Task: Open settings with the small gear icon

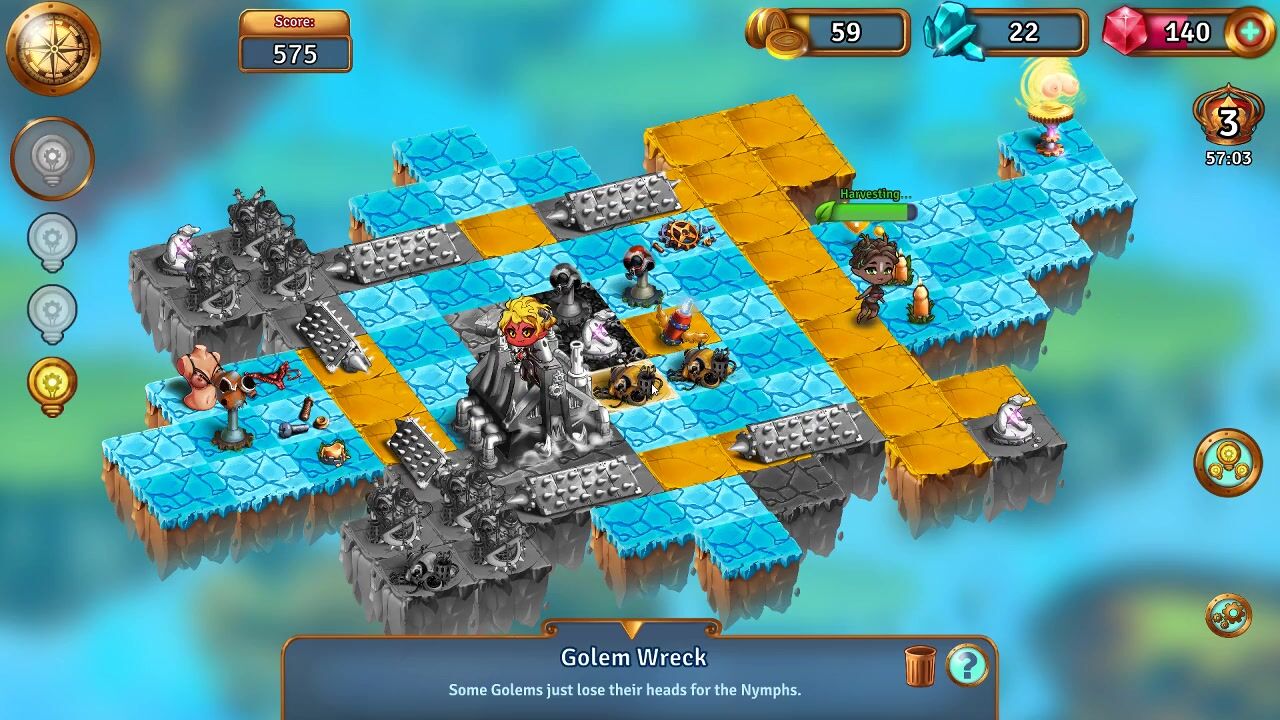Action: point(1228,615)
